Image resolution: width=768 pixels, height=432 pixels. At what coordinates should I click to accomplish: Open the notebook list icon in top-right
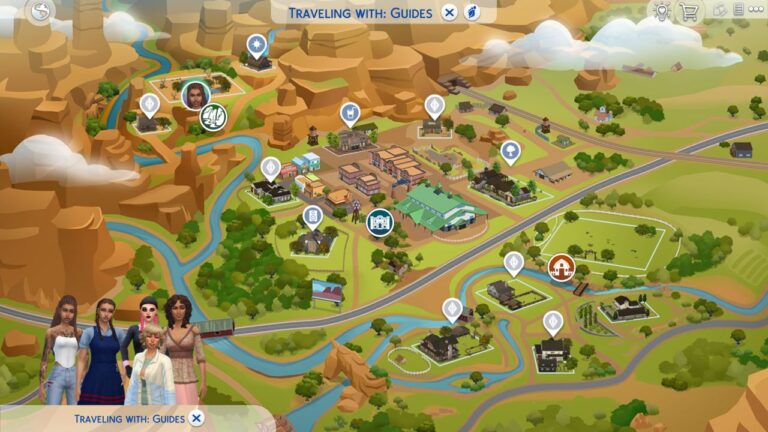pyautogui.click(x=738, y=11)
